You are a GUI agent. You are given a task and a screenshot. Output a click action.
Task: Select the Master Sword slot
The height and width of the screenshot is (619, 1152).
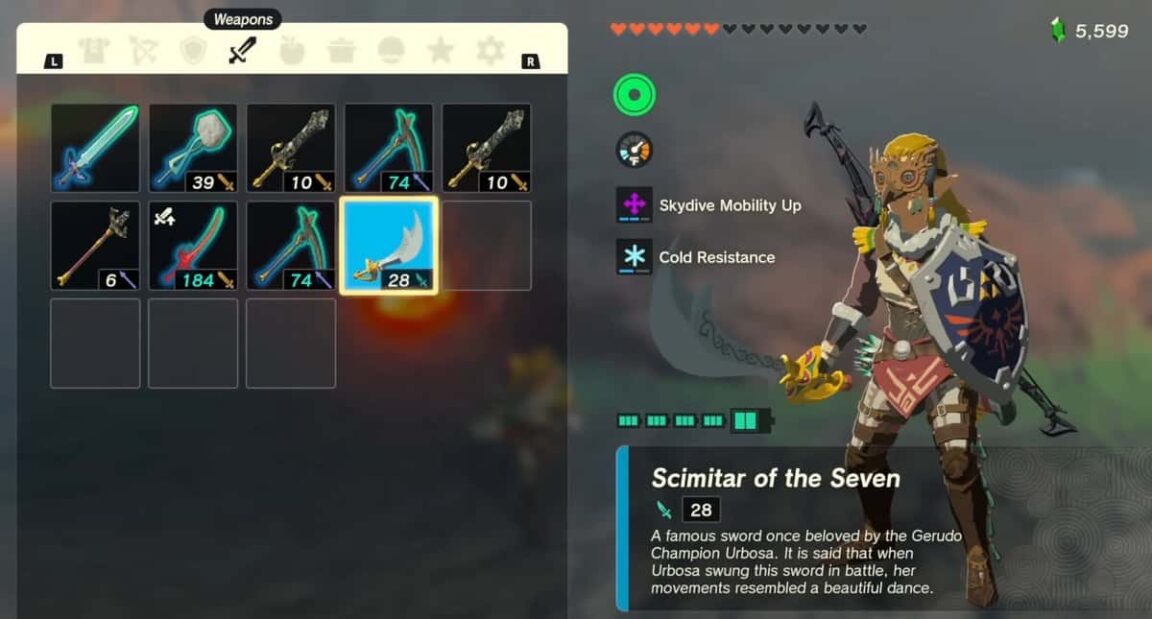pyautogui.click(x=95, y=148)
